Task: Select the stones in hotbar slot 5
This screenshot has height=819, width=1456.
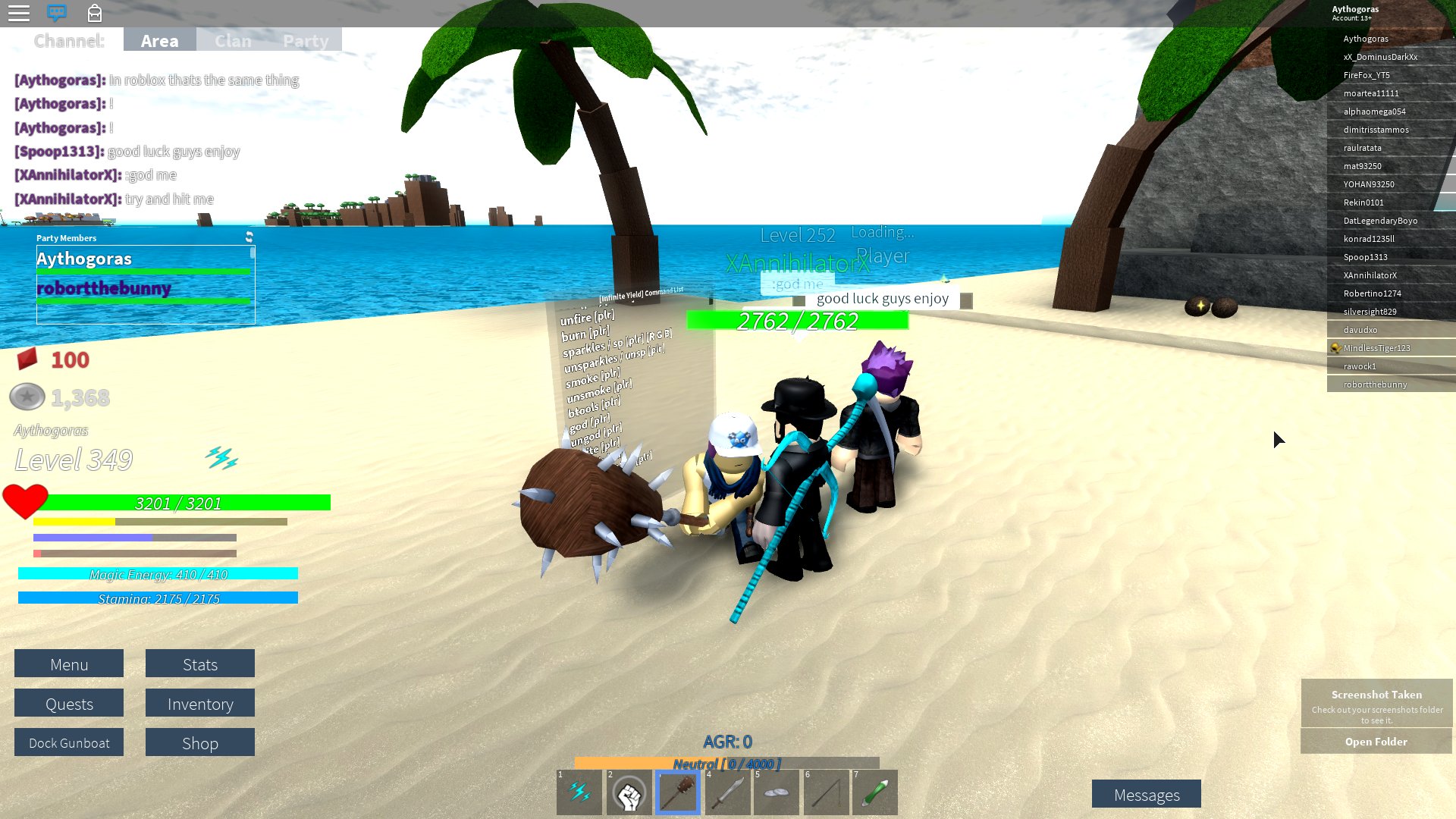Action: (776, 792)
